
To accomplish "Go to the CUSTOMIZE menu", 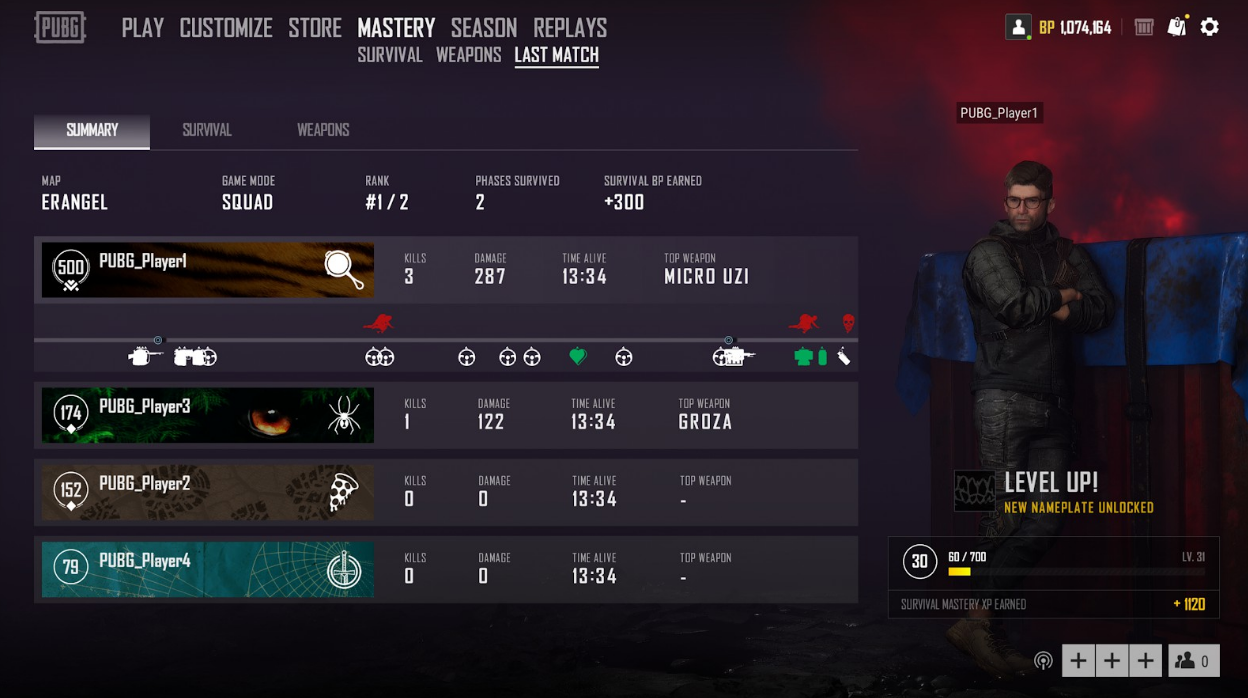I will coord(226,28).
